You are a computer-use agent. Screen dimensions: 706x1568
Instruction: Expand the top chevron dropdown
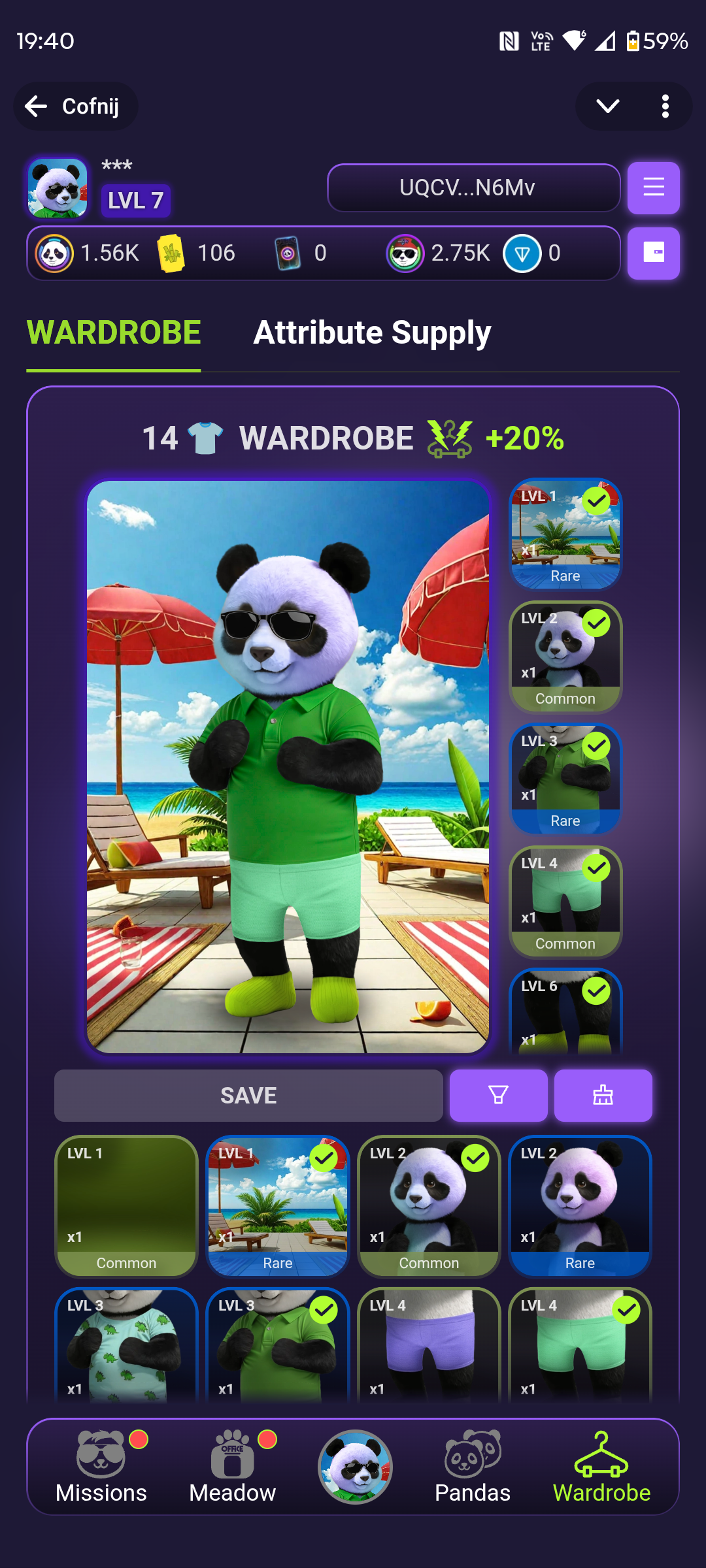[607, 106]
